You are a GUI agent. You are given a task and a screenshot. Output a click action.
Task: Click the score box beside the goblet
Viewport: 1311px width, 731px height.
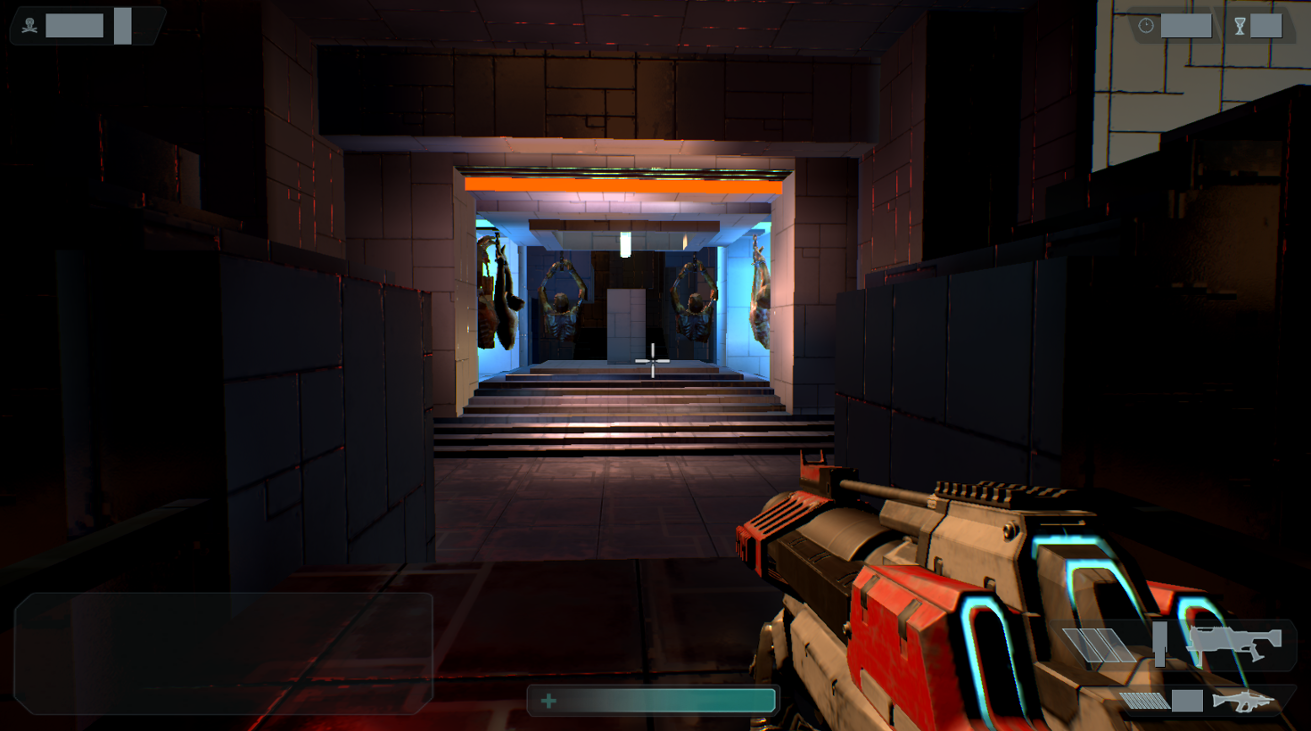(1266, 26)
